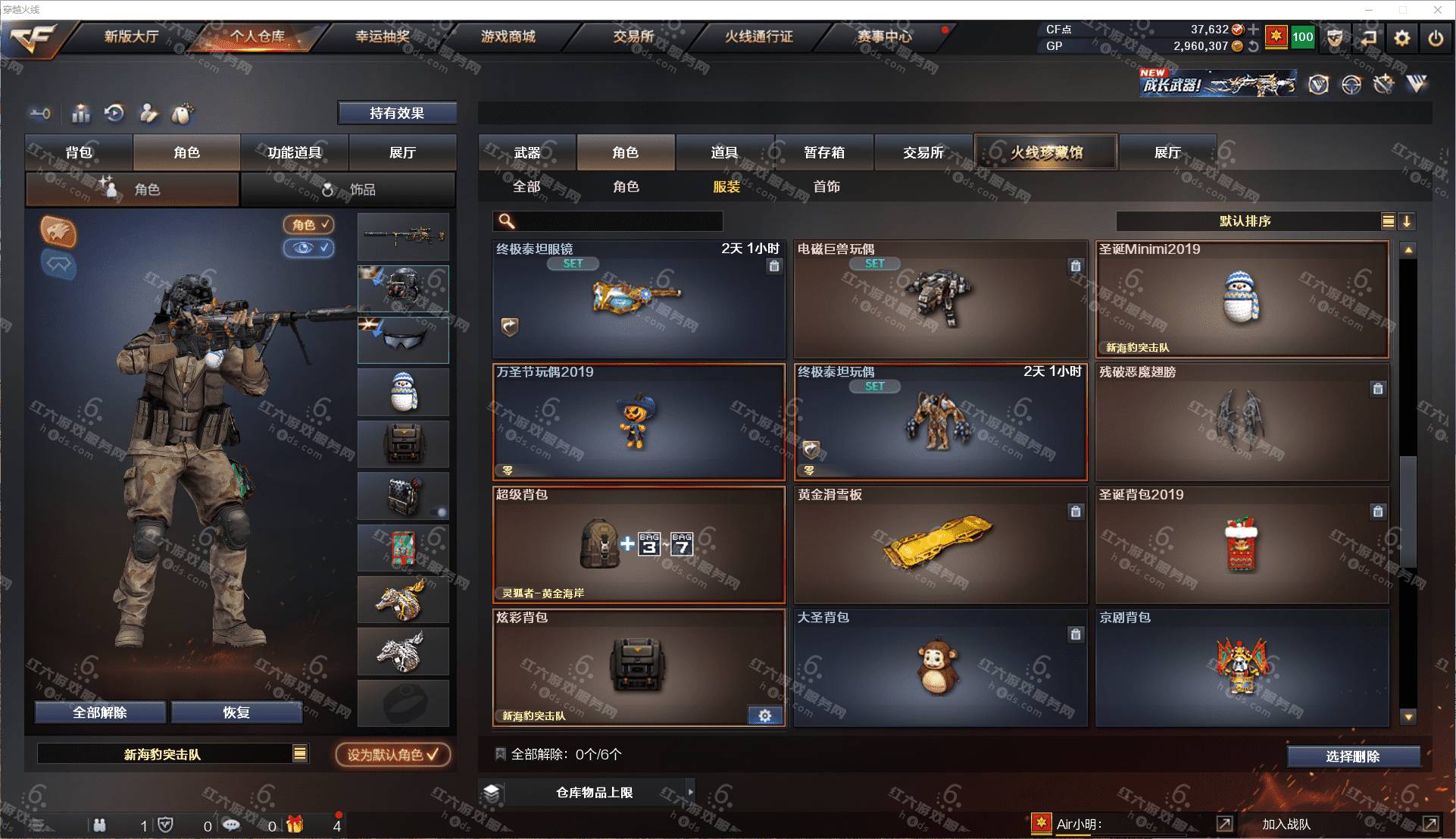1456x839 pixels.
Task: Open the 交易所 exchange from the top menu
Action: (x=633, y=36)
